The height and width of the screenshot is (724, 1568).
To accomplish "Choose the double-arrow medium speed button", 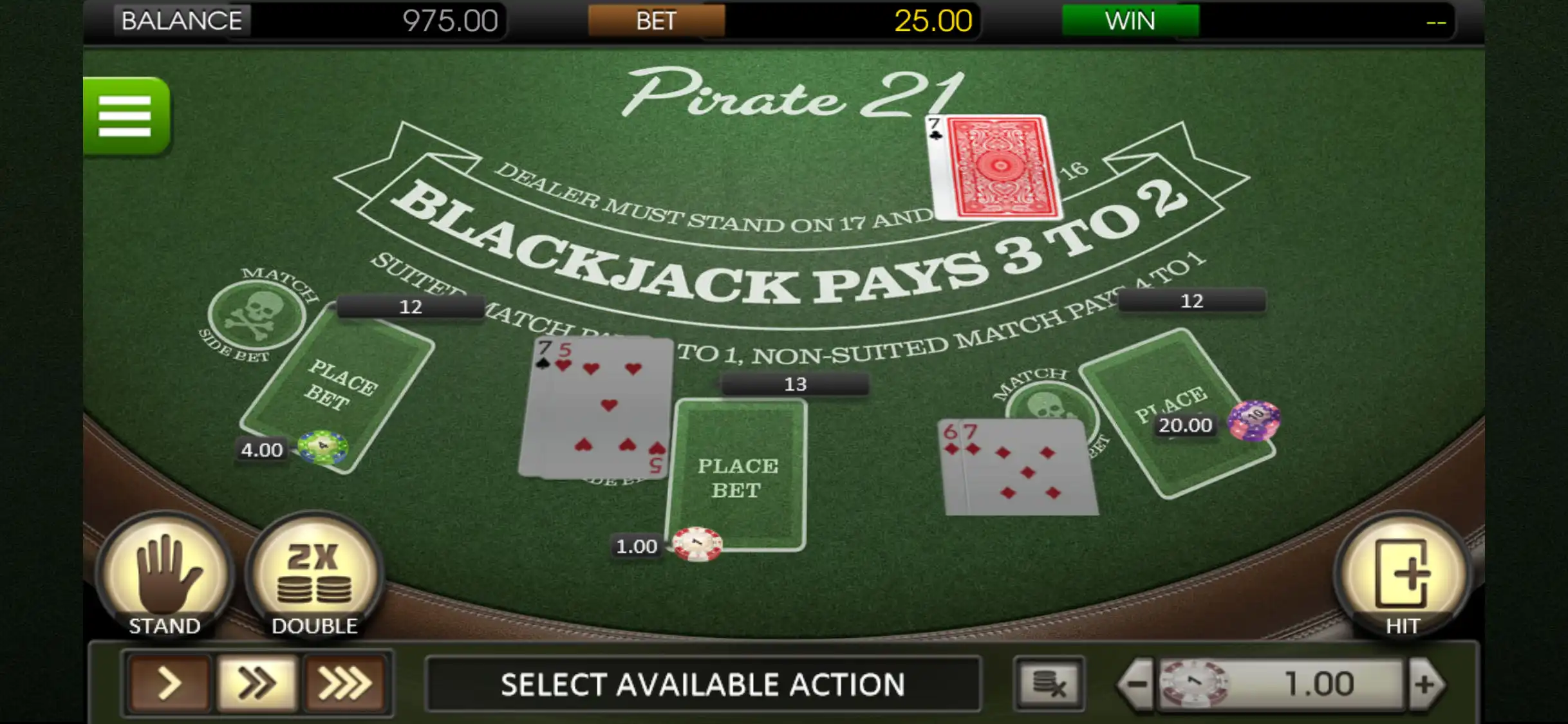I will [257, 683].
